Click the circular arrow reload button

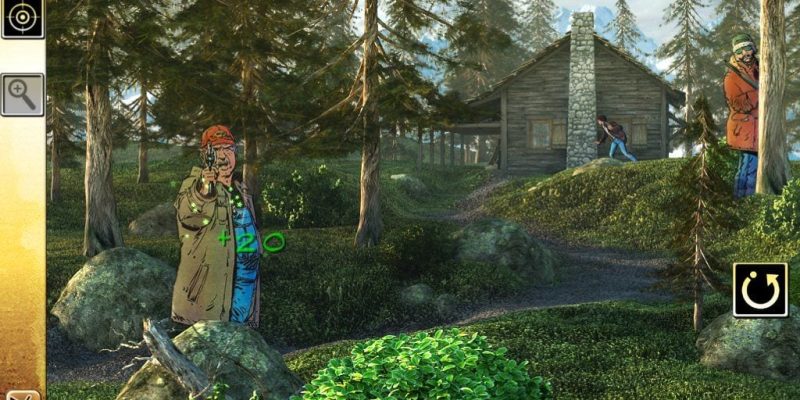tap(760, 290)
